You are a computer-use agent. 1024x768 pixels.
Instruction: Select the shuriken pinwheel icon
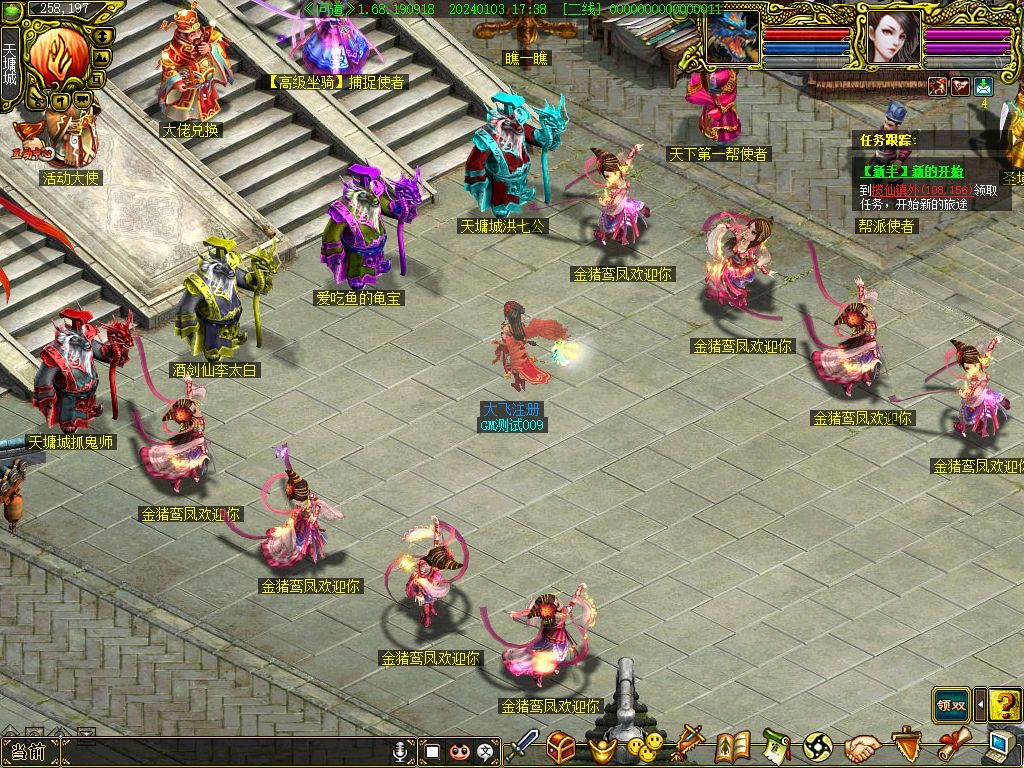(818, 747)
